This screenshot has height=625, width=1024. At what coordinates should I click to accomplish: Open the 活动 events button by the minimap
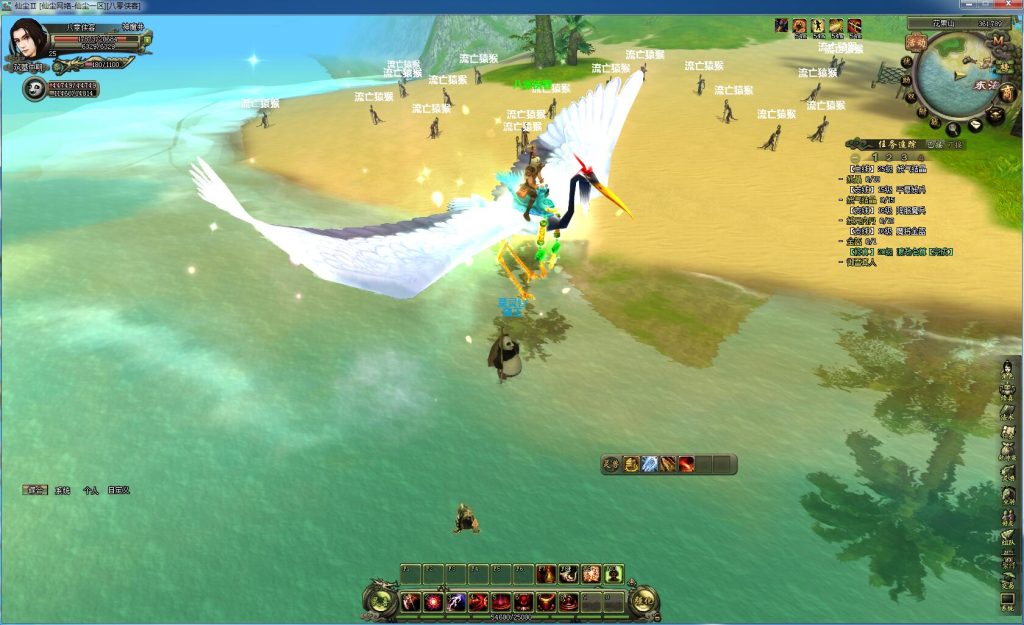[916, 42]
